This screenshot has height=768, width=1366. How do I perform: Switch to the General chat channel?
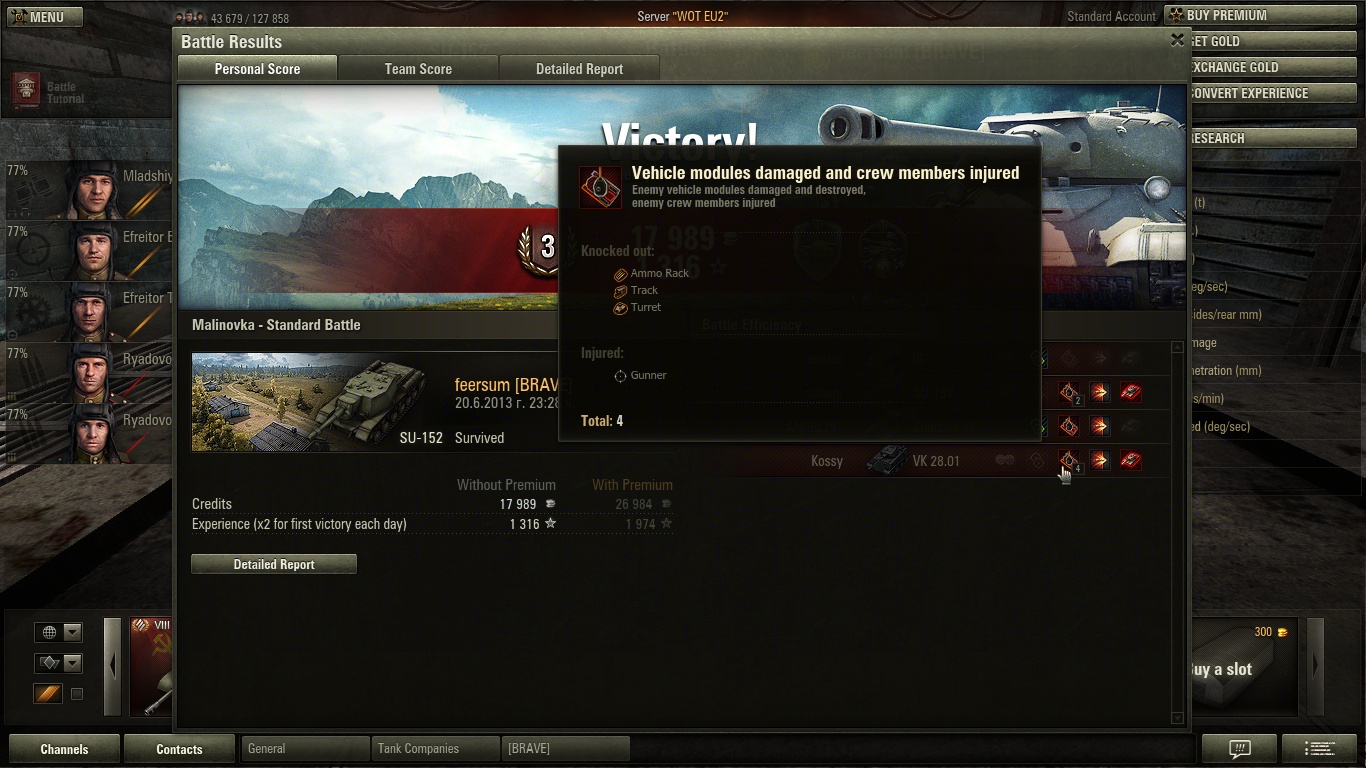tap(304, 749)
